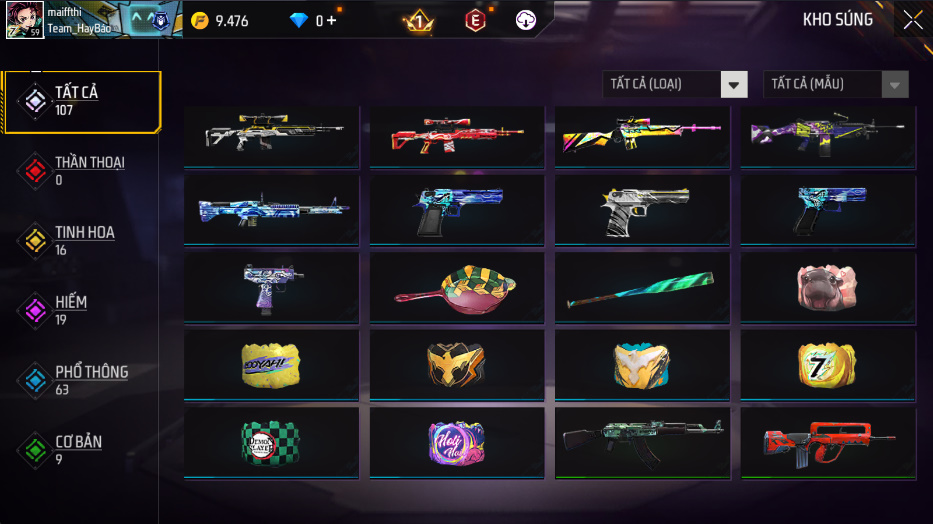The image size is (933, 524).
Task: Expand the Tất Cả (Mẫu) model dropdown
Action: pyautogui.click(x=836, y=84)
